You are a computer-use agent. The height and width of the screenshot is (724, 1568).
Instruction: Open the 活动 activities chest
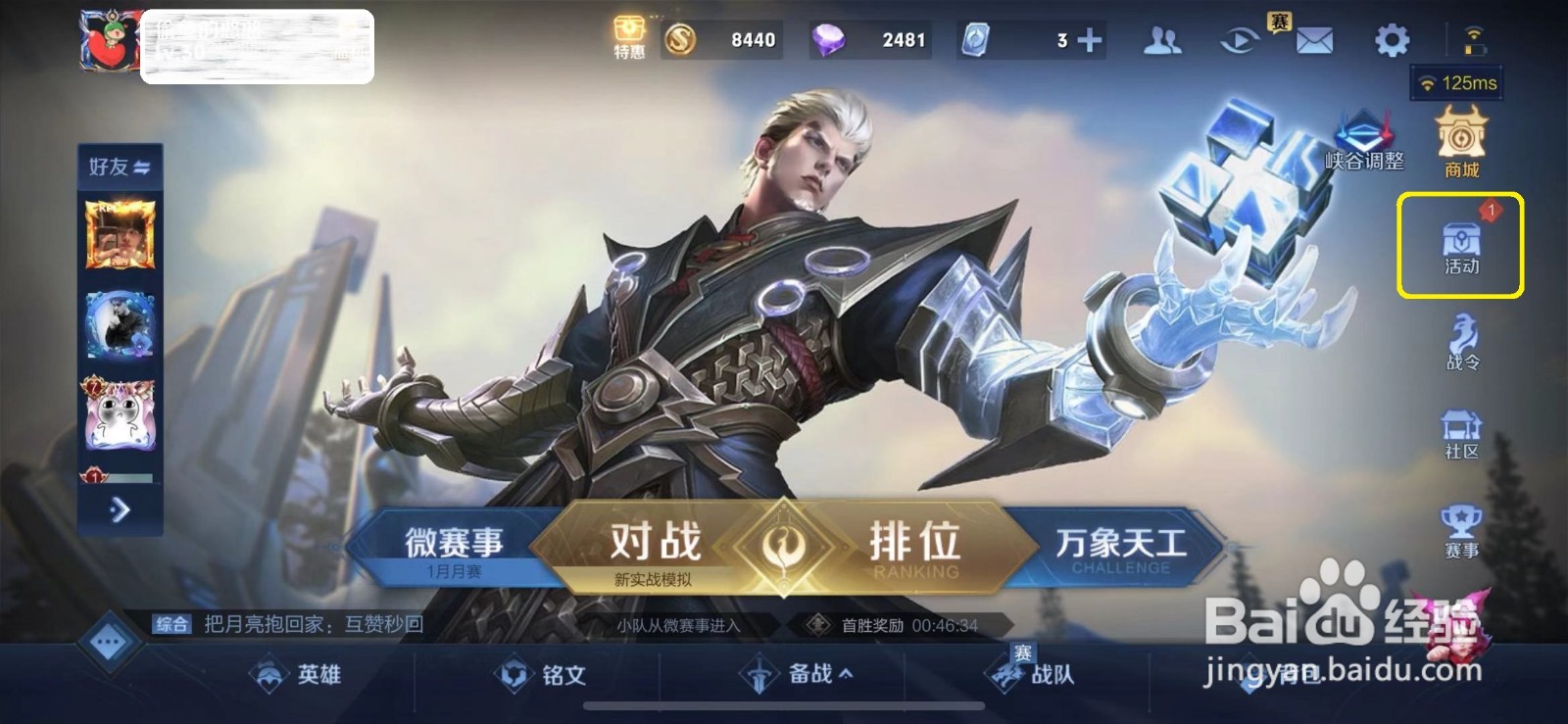point(1459,245)
